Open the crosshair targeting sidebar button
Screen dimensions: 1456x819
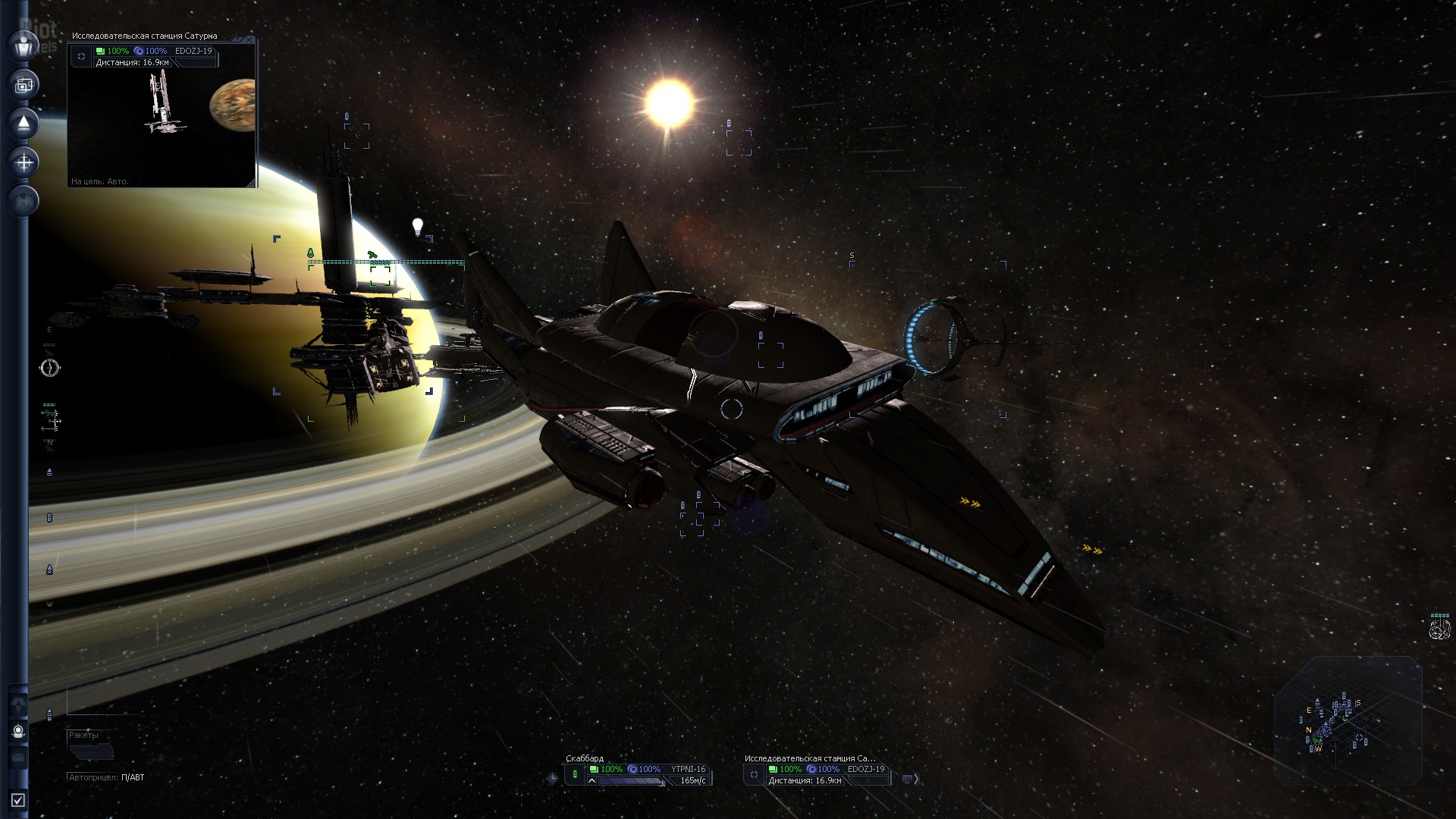point(24,162)
